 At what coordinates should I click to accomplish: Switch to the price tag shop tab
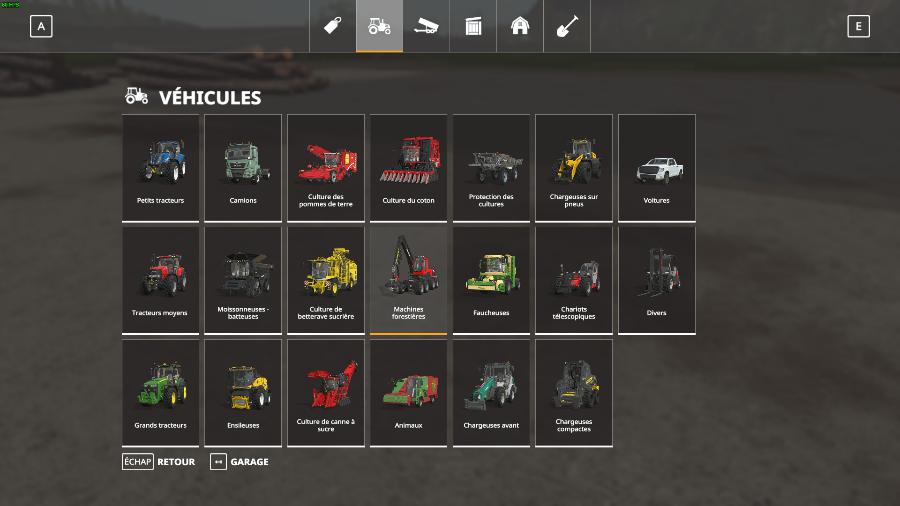click(332, 26)
